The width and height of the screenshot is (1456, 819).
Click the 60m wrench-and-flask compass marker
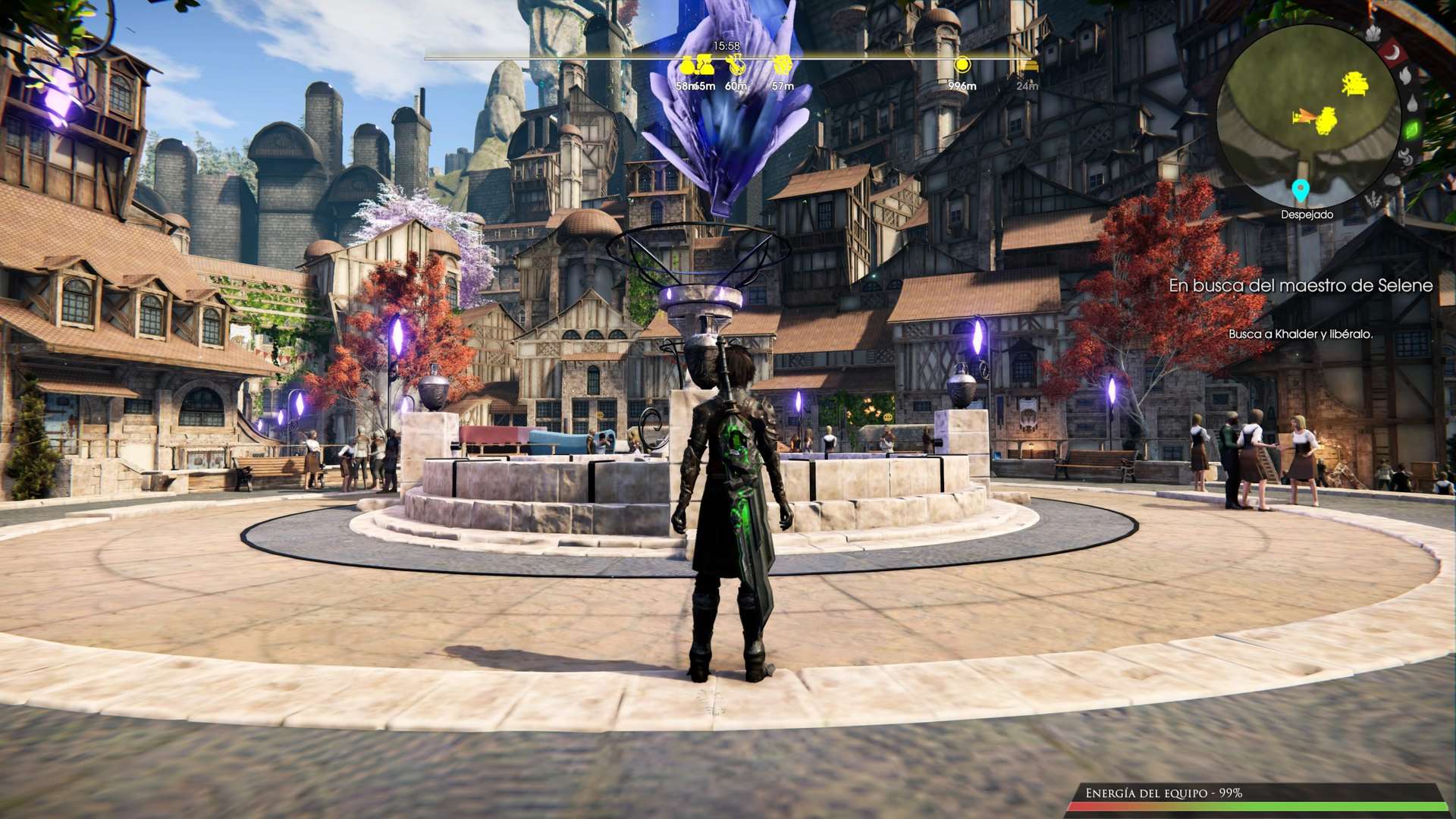(x=735, y=65)
